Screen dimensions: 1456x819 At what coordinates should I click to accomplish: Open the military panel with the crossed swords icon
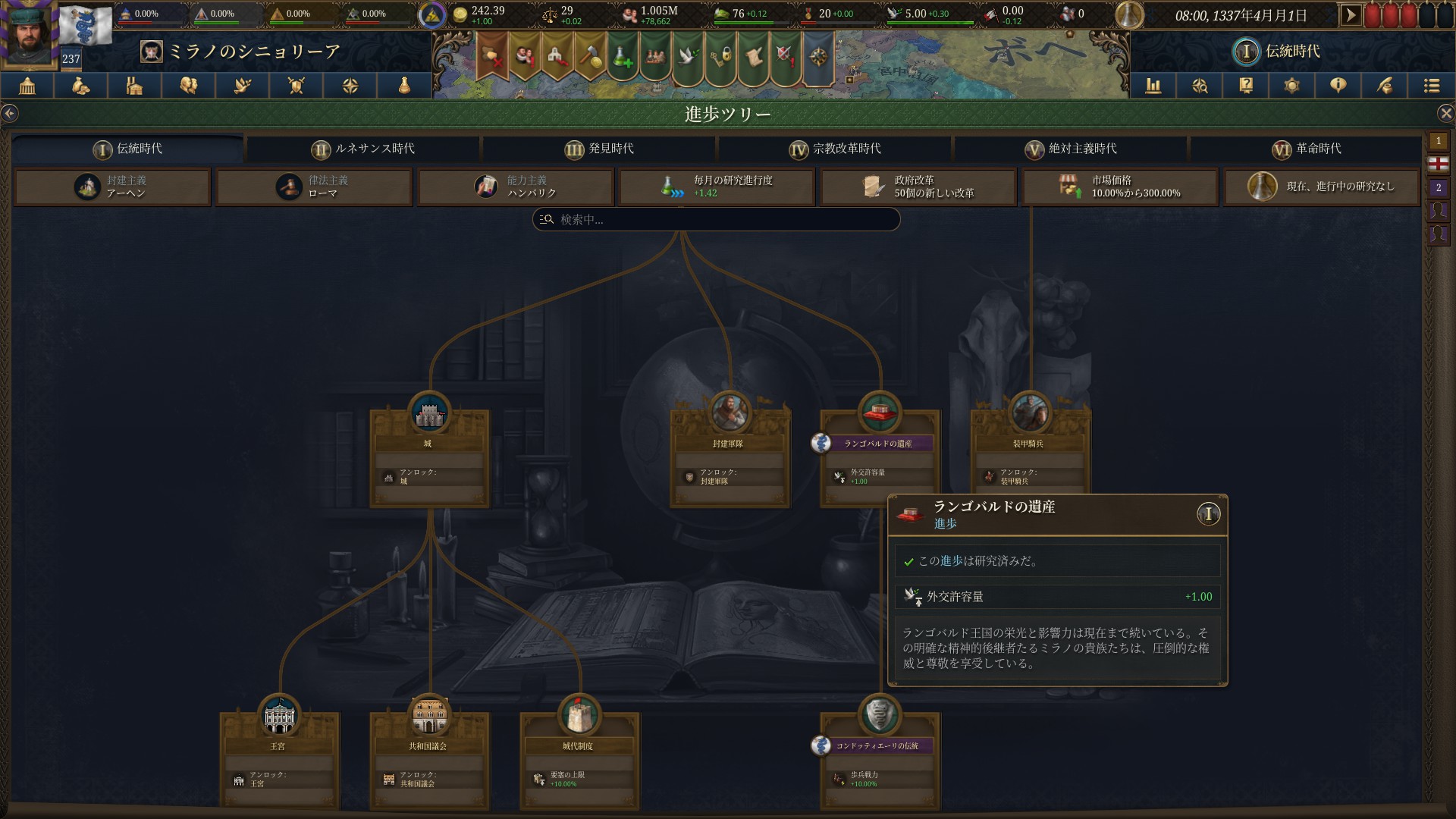tap(296, 86)
